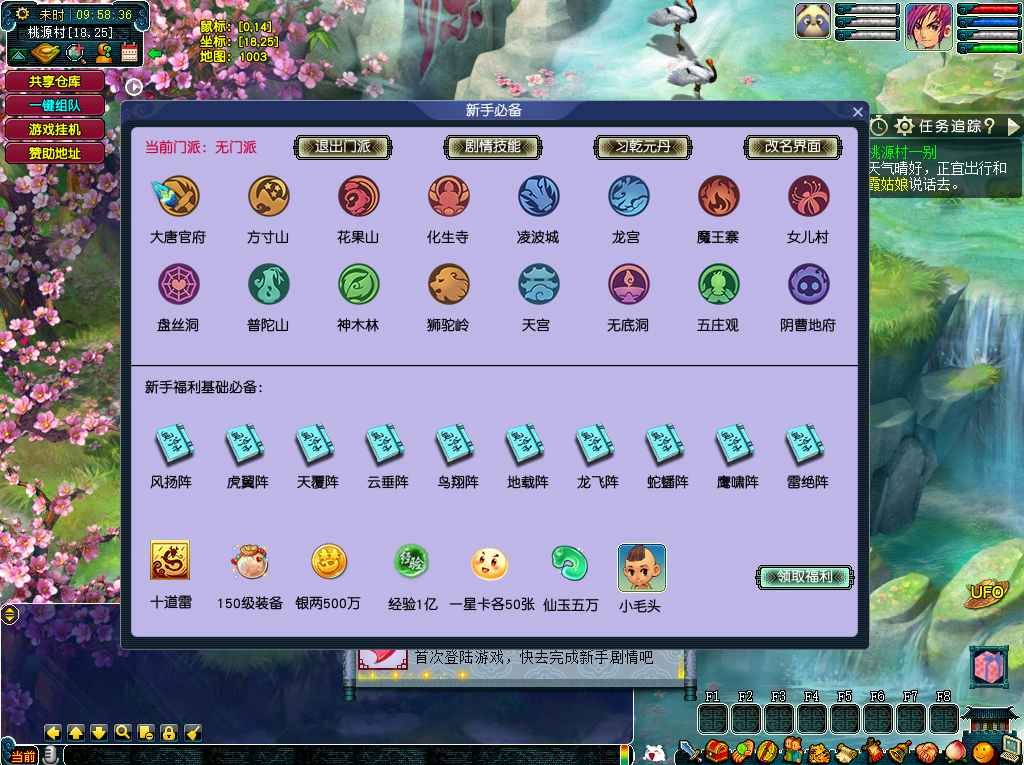This screenshot has height=765, width=1024.
Task: Toggle the 游戏挂机 auto-play button
Action: coord(55,130)
